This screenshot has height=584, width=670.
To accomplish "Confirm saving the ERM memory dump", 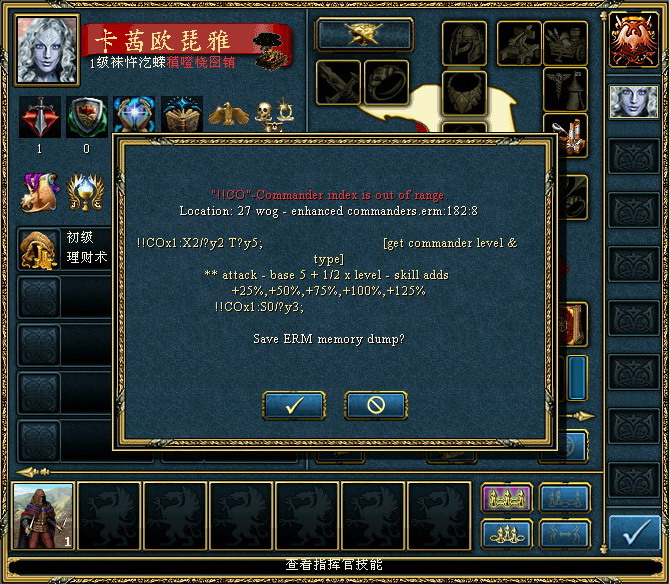I will pos(294,405).
